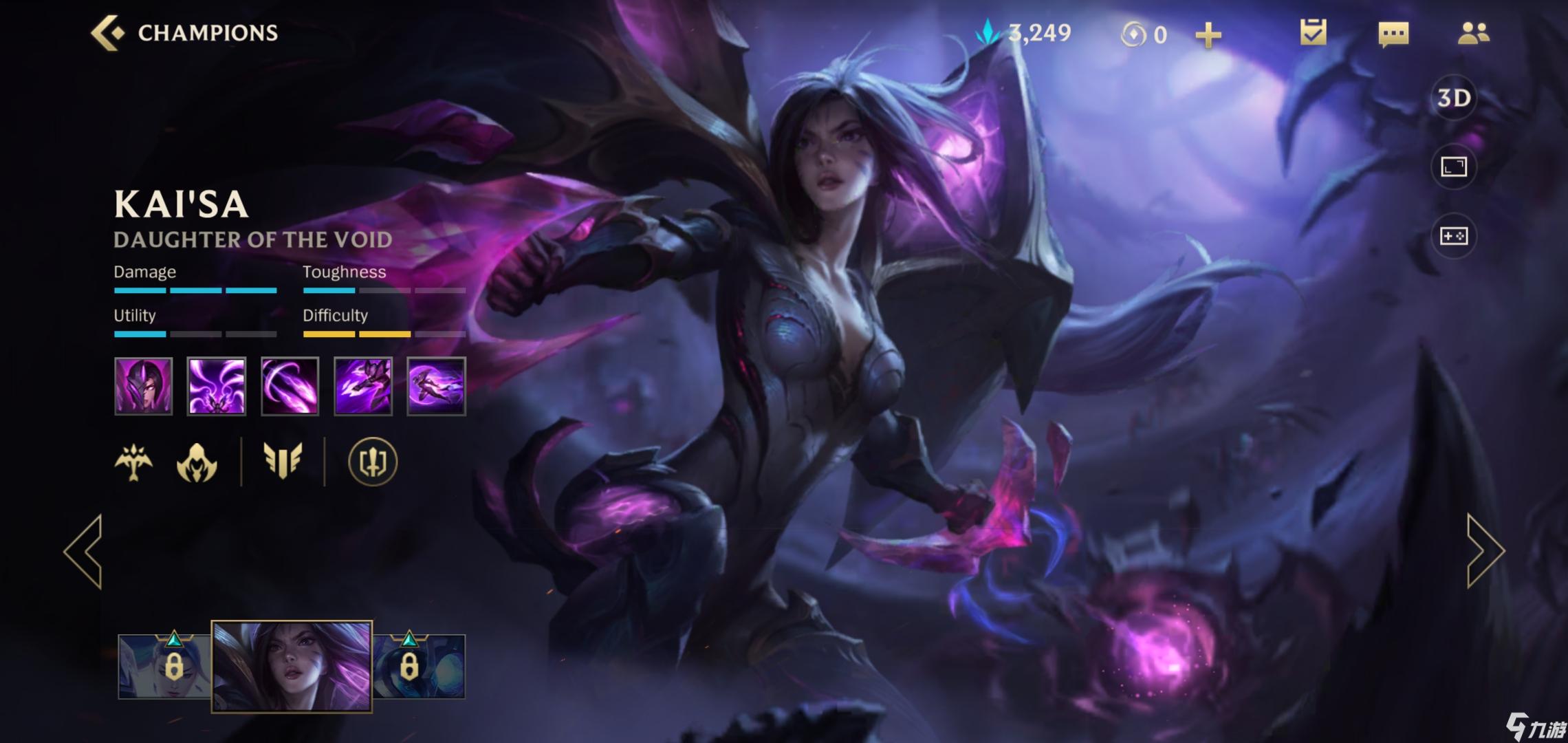Open Kai'Sa's passive ability icon
The height and width of the screenshot is (743, 1568).
pos(144,385)
